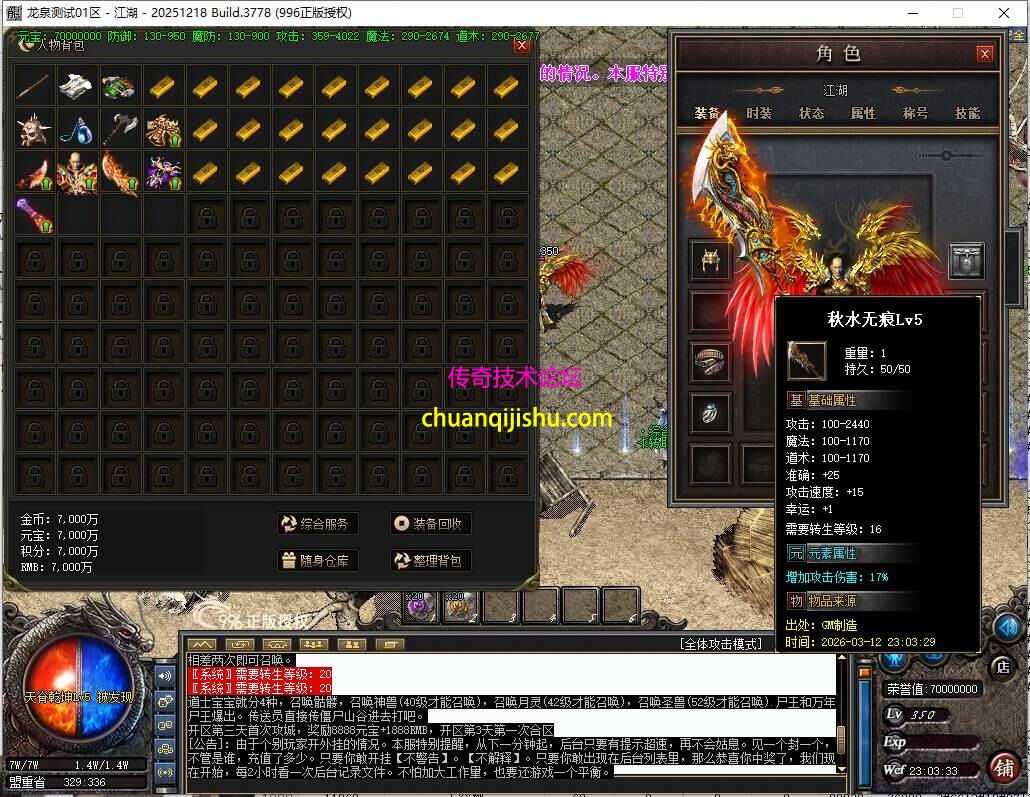Viewport: 1030px width, 797px height.
Task: Switch to the 称号 title tab
Action: click(915, 113)
